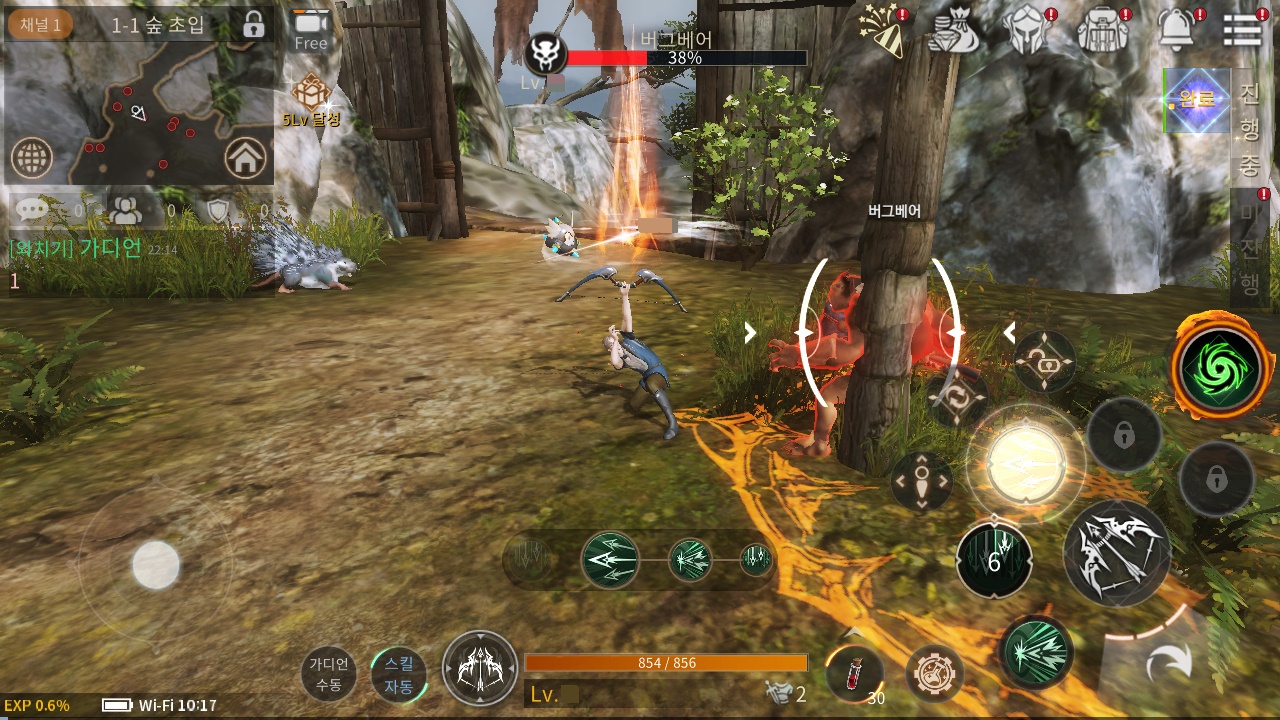Toggle the minimap lock icon
Image resolution: width=1280 pixels, height=720 pixels.
tap(253, 24)
